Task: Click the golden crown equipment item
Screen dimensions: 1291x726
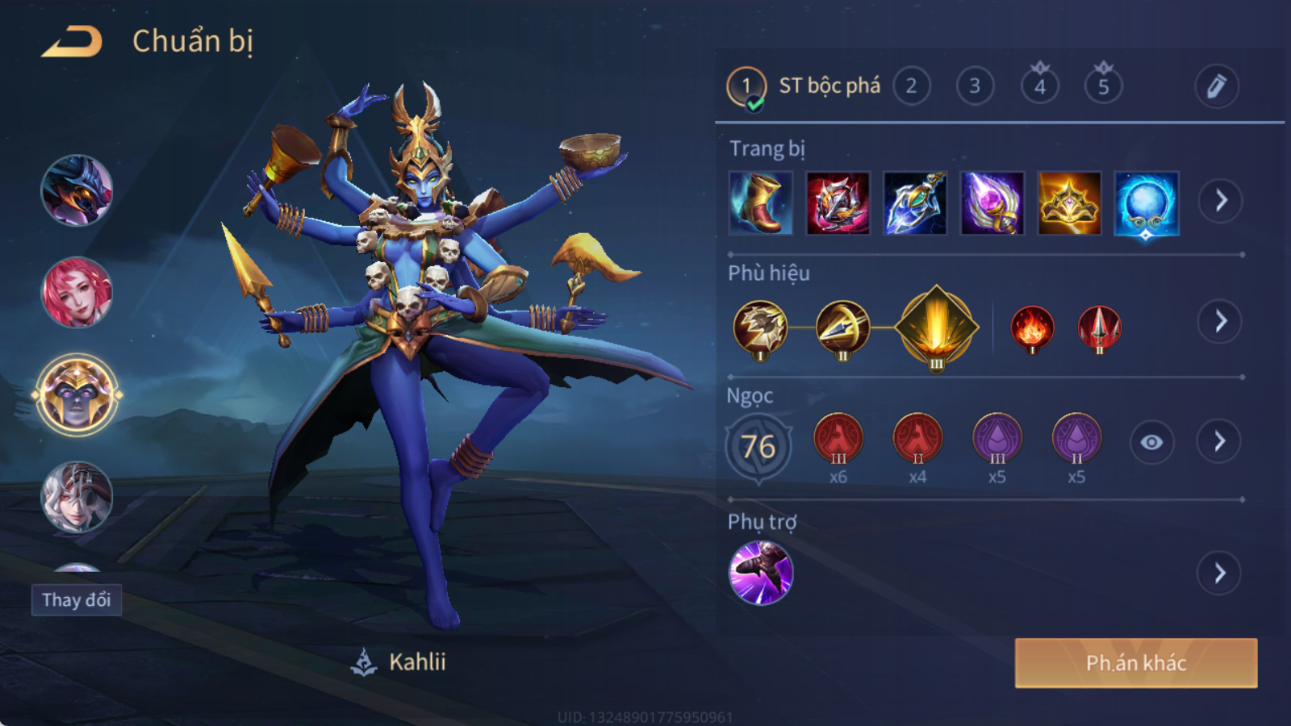Action: 1069,203
